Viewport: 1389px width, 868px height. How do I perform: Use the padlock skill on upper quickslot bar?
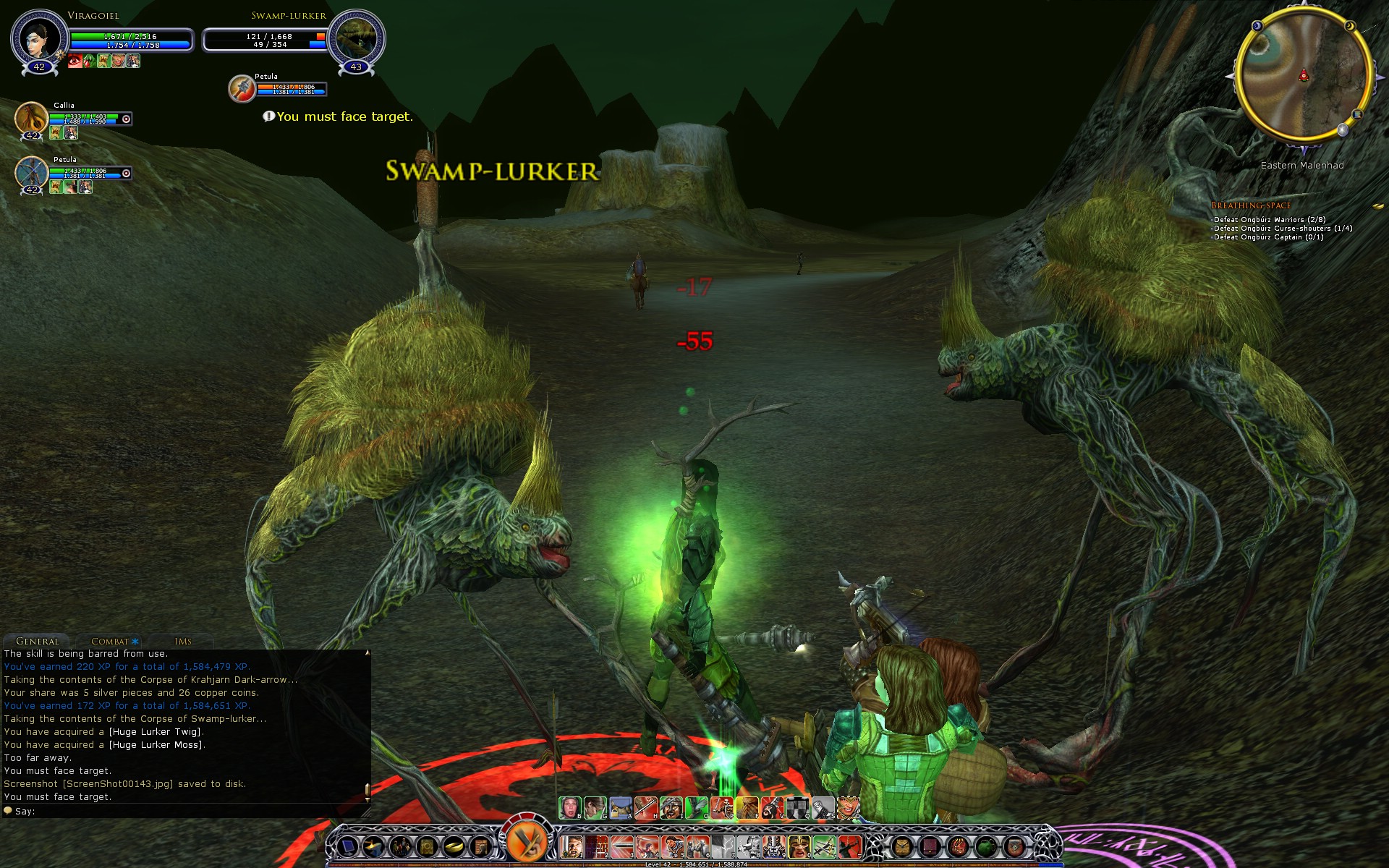coord(621,807)
